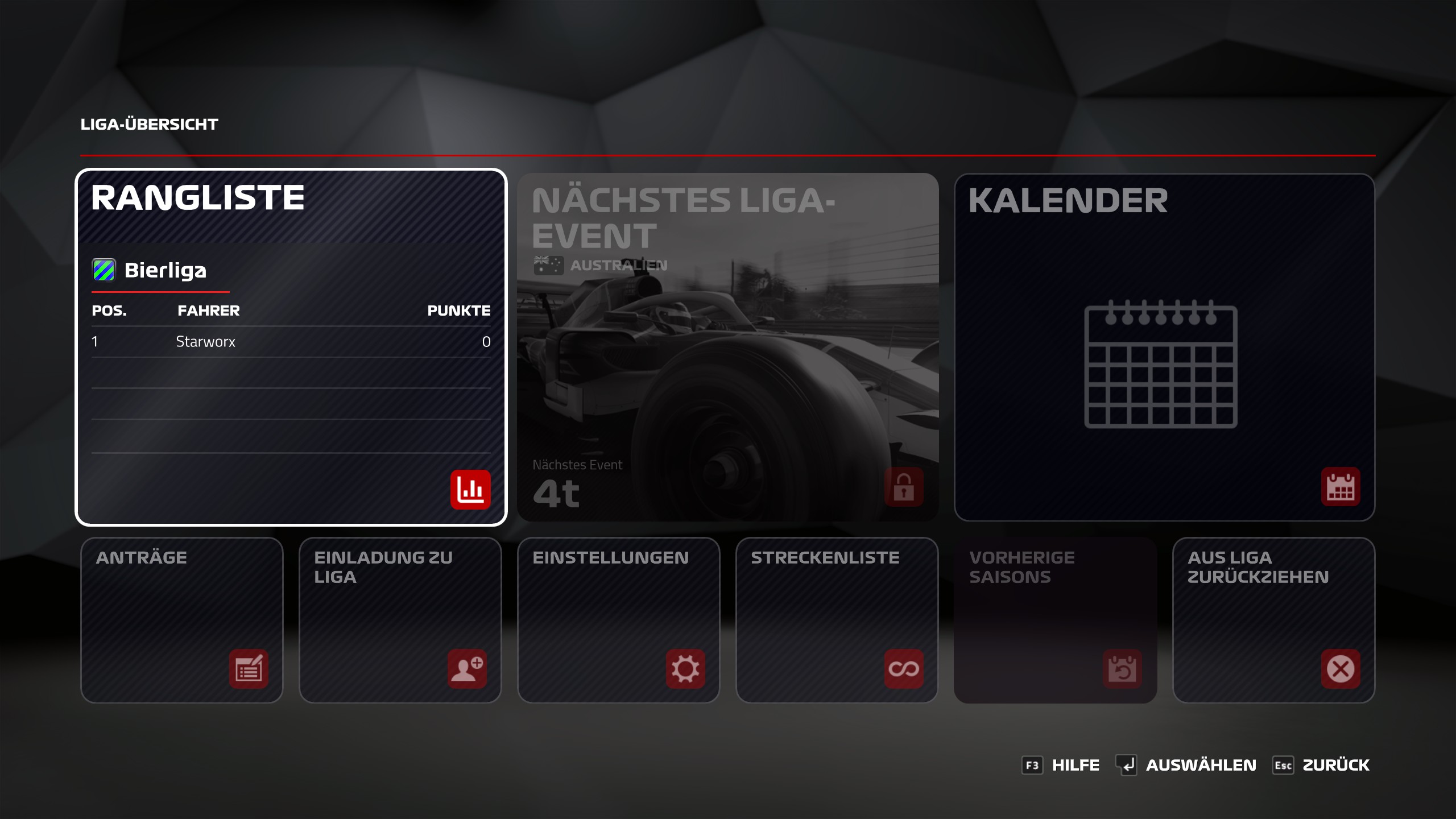
Task: Click the Starworx driver row
Action: 291,342
